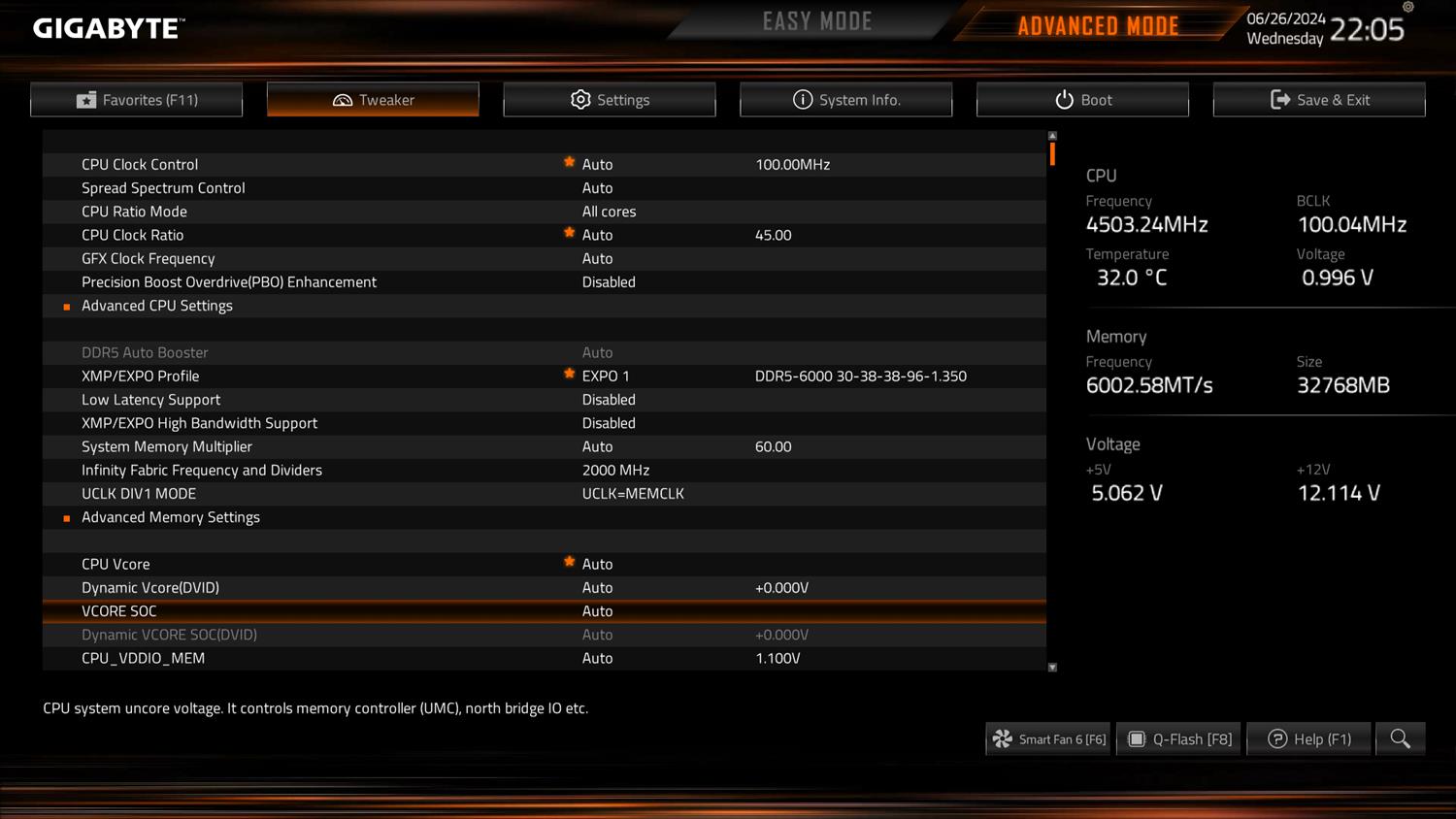Screen dimensions: 1456x819
Task: Open Smart Fan 6 utility
Action: (x=1048, y=739)
